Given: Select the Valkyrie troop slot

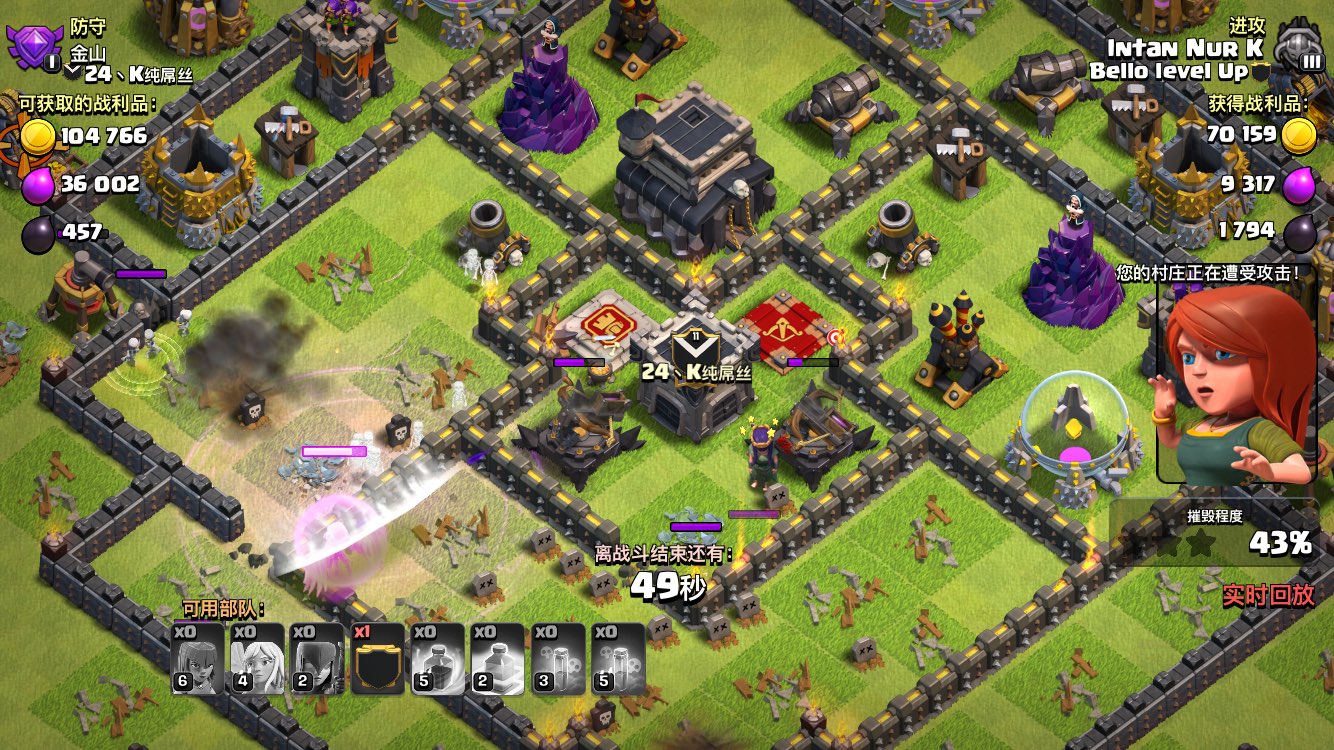Looking at the screenshot, I should pos(197,658).
